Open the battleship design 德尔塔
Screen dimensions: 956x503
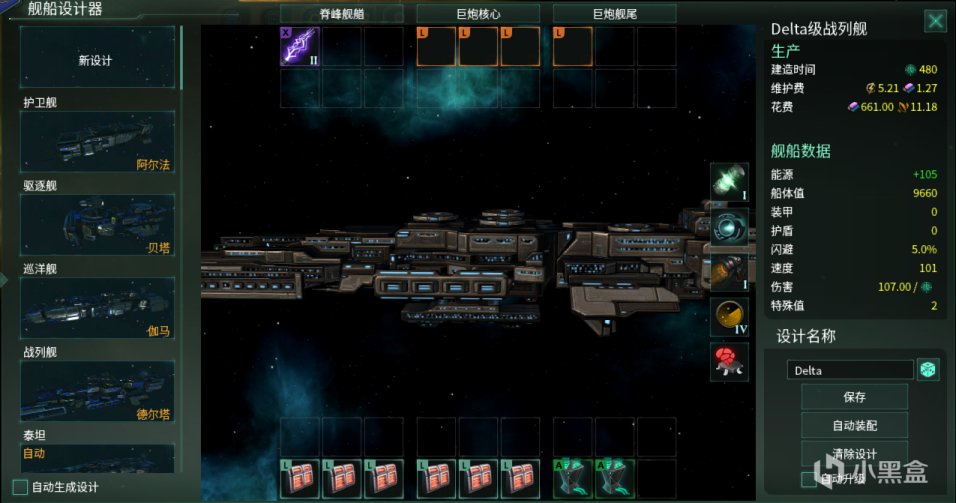[x=98, y=391]
